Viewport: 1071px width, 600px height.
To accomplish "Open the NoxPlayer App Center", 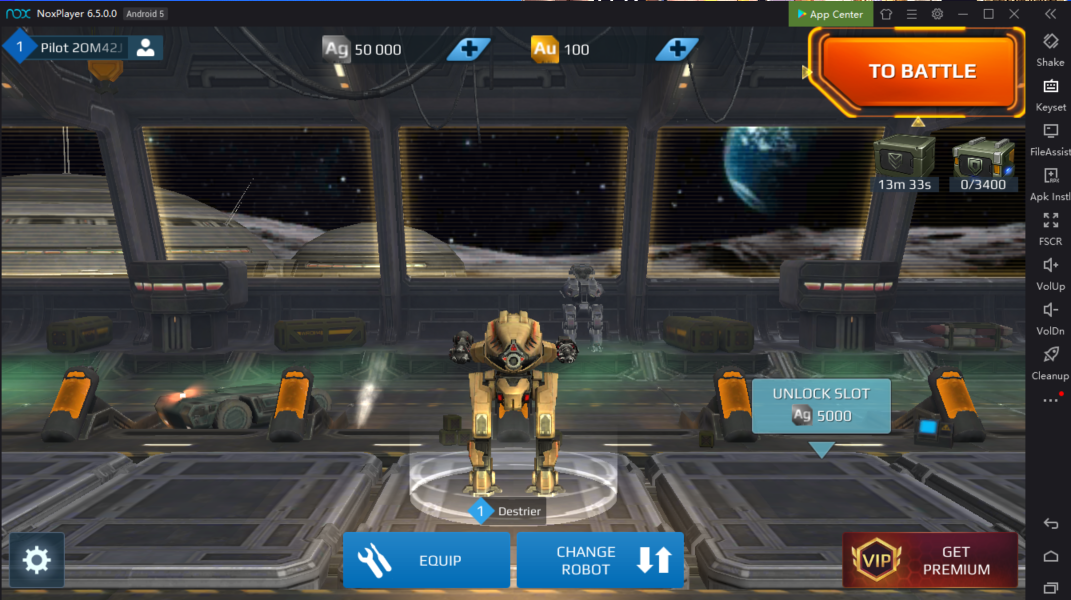I will click(x=829, y=14).
